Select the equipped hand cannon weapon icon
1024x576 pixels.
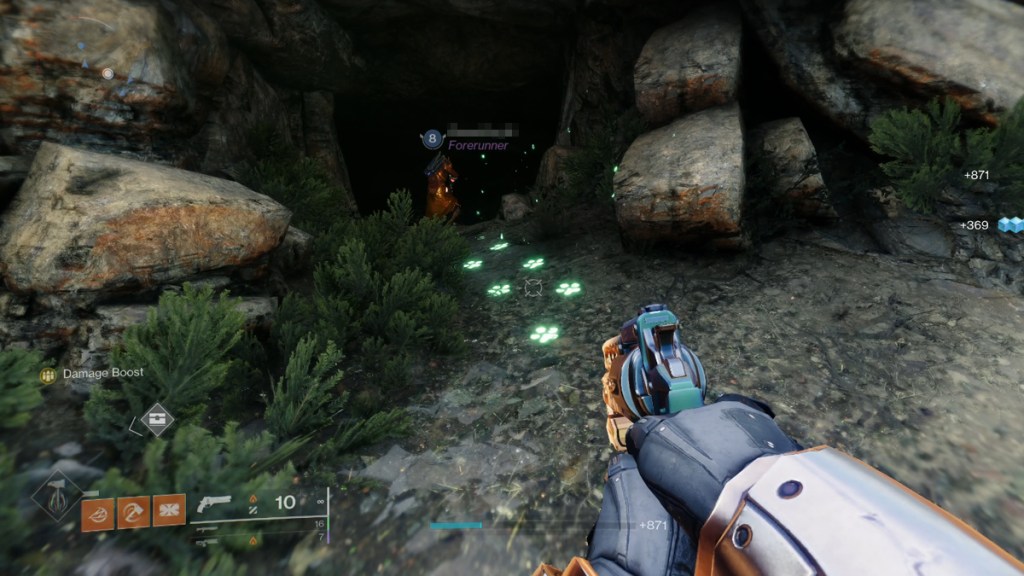coord(215,504)
